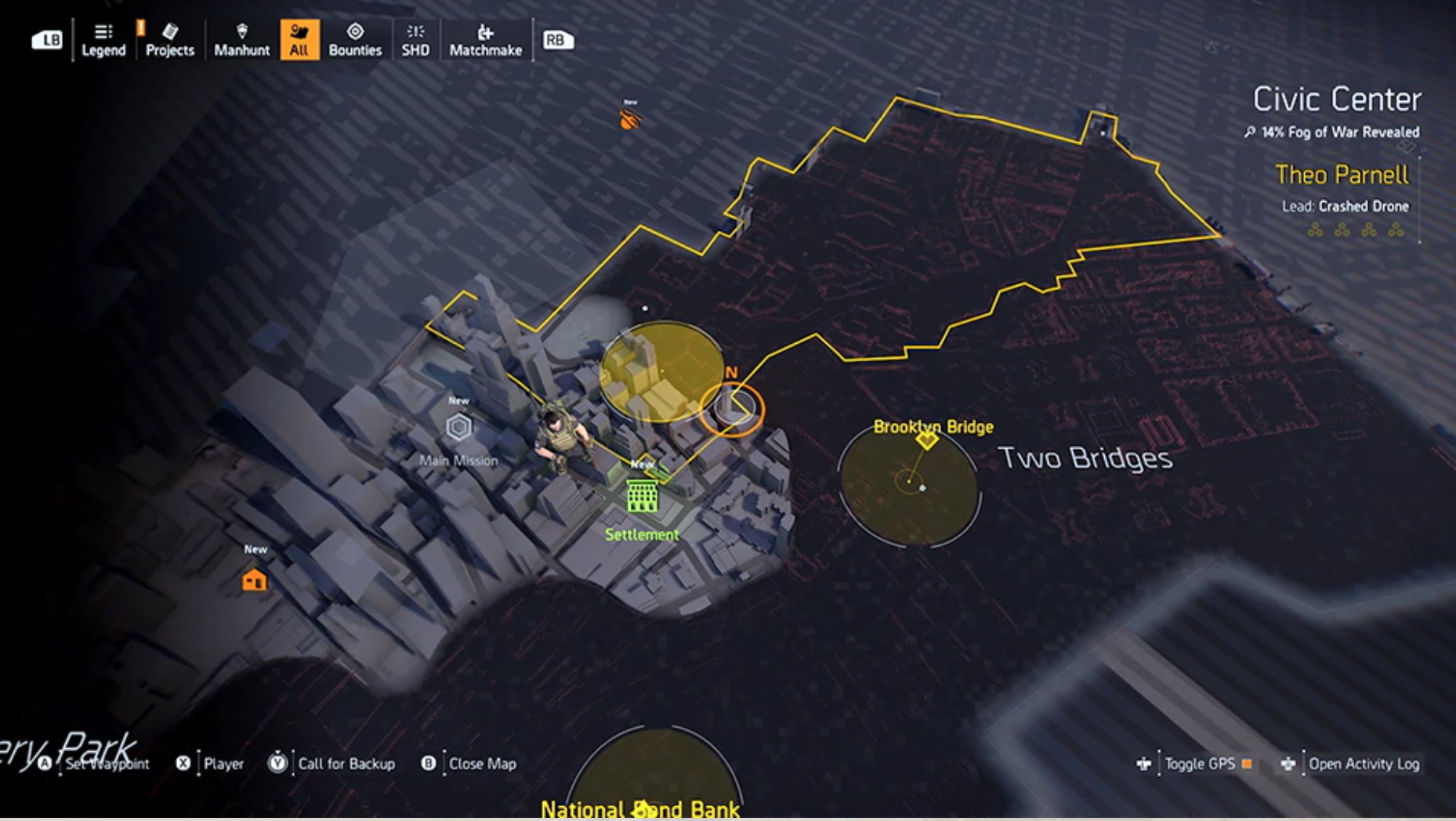Select the Main Mission hexagon marker

tap(458, 427)
